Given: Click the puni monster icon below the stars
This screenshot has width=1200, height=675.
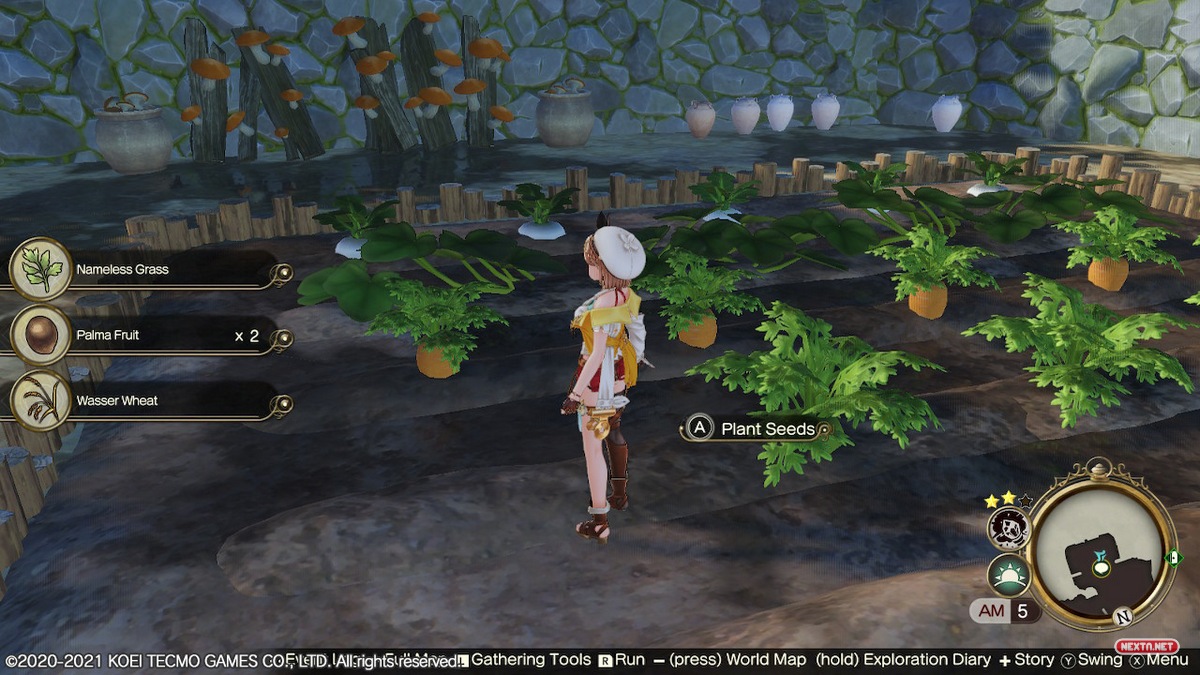Looking at the screenshot, I should coord(1009,528).
